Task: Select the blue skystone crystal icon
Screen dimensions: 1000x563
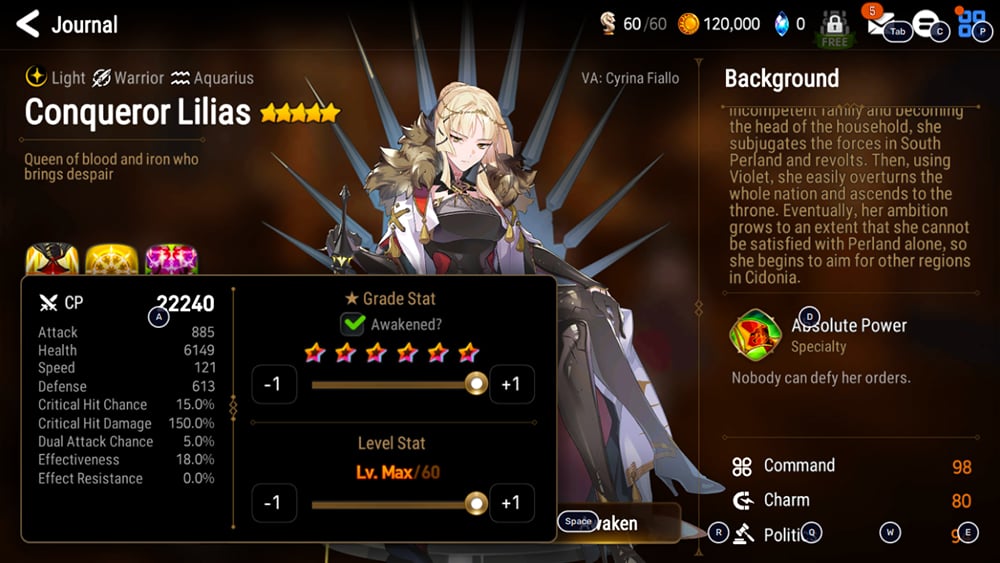Action: click(782, 24)
